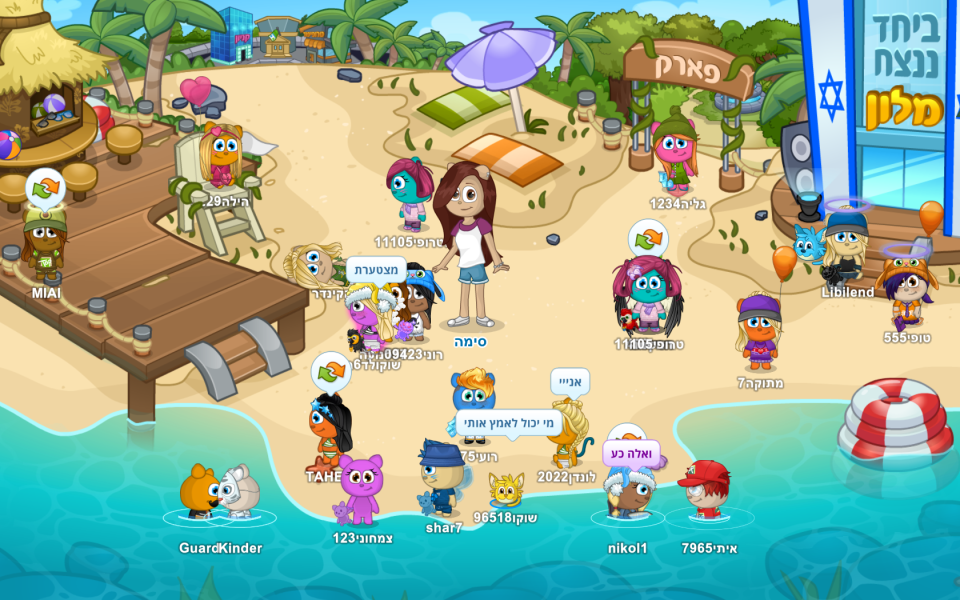Open the swap-arrows icon above player TAHEL

point(331,371)
